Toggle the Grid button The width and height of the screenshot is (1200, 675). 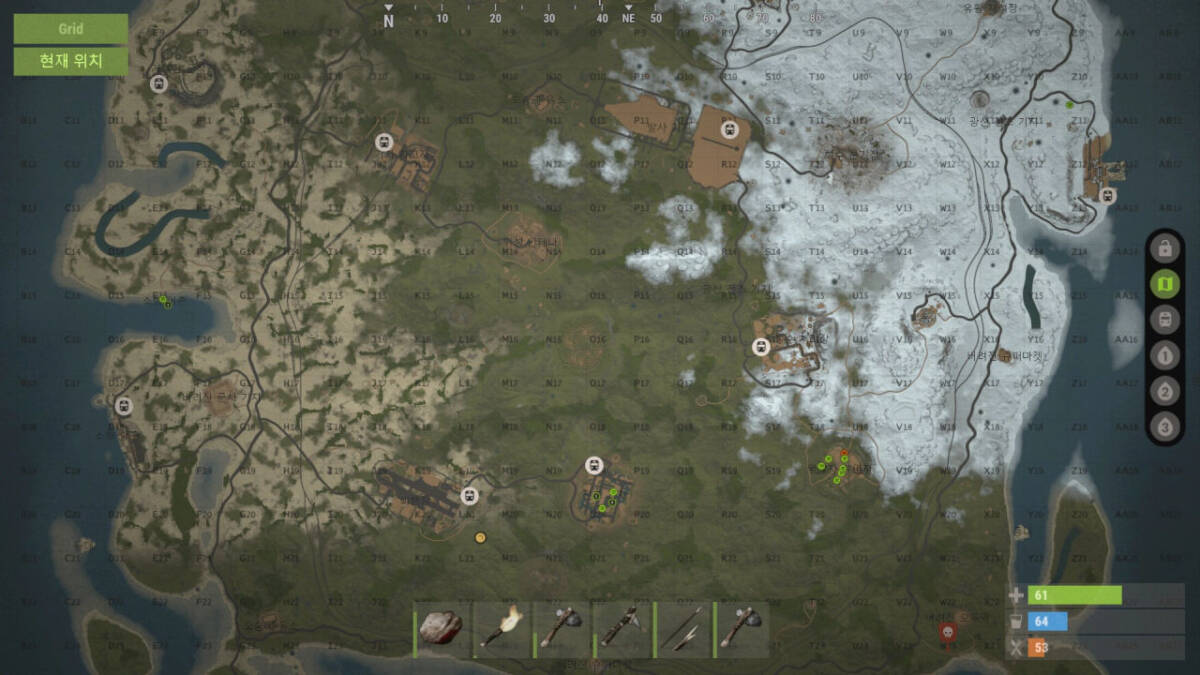(x=70, y=28)
